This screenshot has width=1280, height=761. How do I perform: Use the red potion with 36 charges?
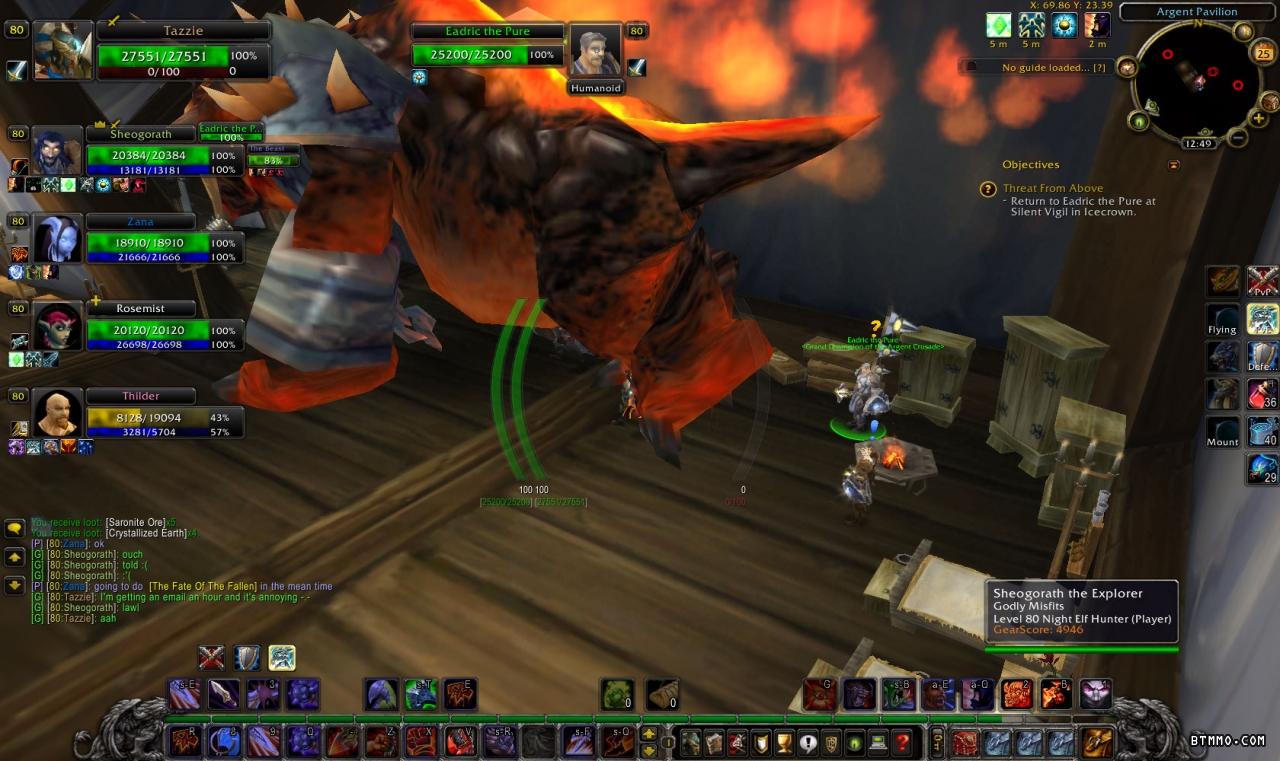point(1262,393)
